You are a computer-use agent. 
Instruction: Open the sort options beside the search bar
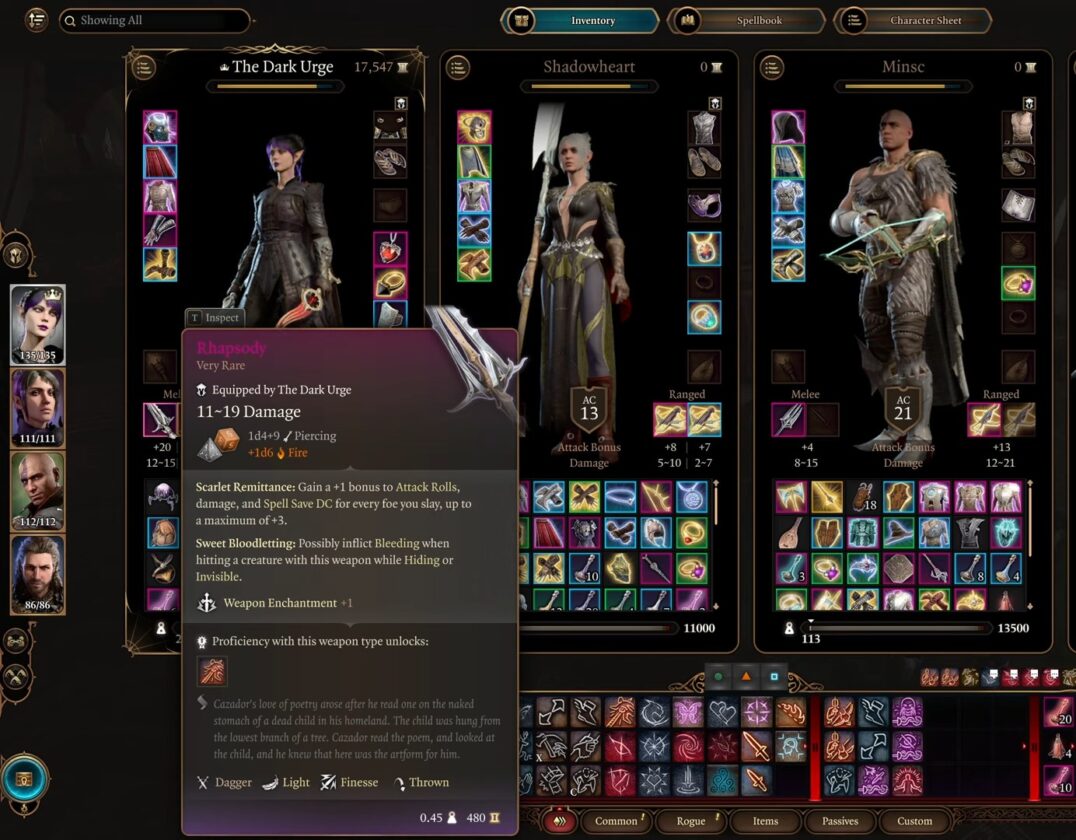click(x=36, y=20)
